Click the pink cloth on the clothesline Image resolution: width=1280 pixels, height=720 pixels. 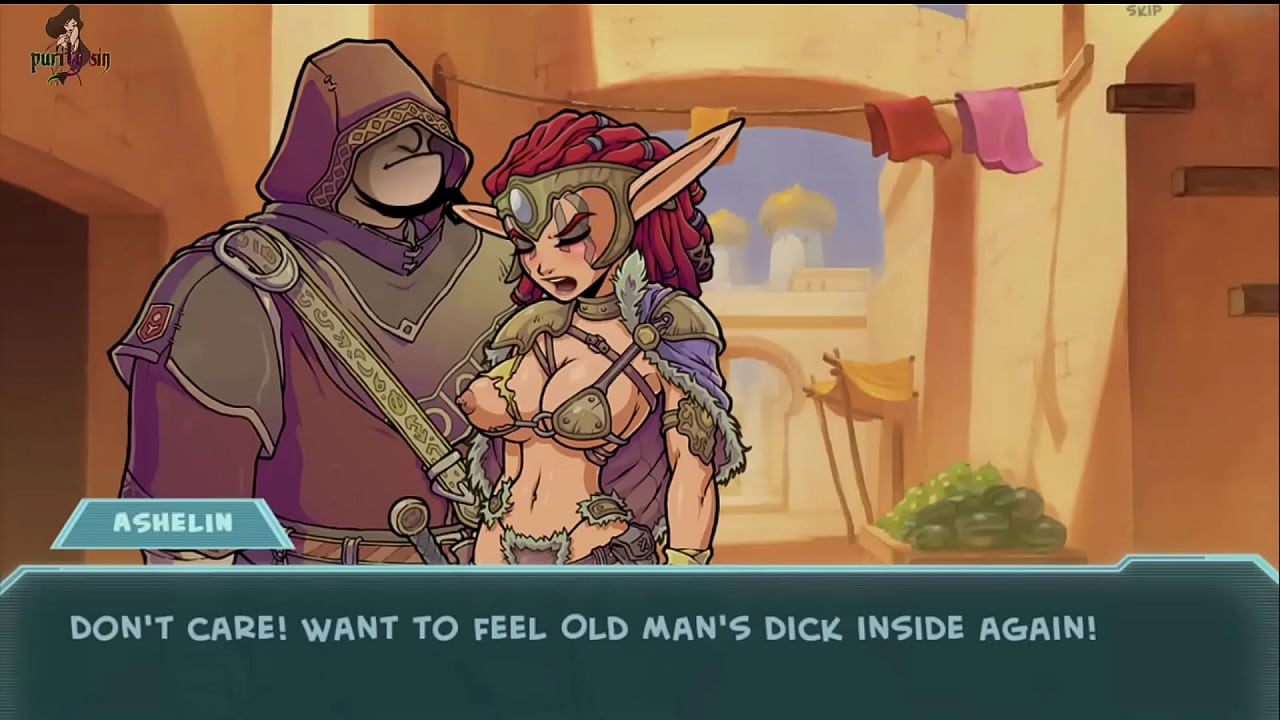pos(995,130)
